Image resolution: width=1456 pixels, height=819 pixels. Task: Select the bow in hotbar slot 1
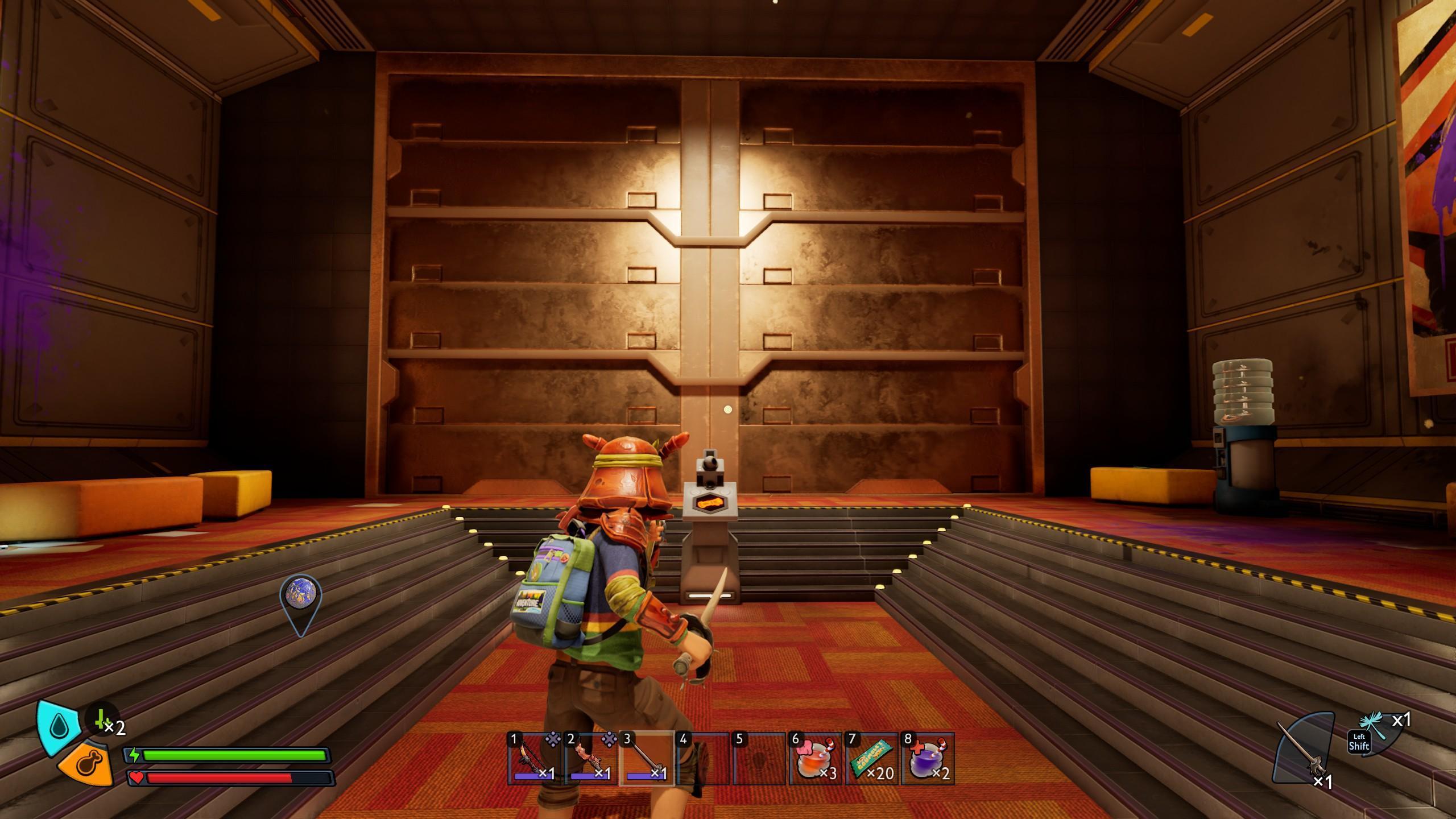coord(533,759)
